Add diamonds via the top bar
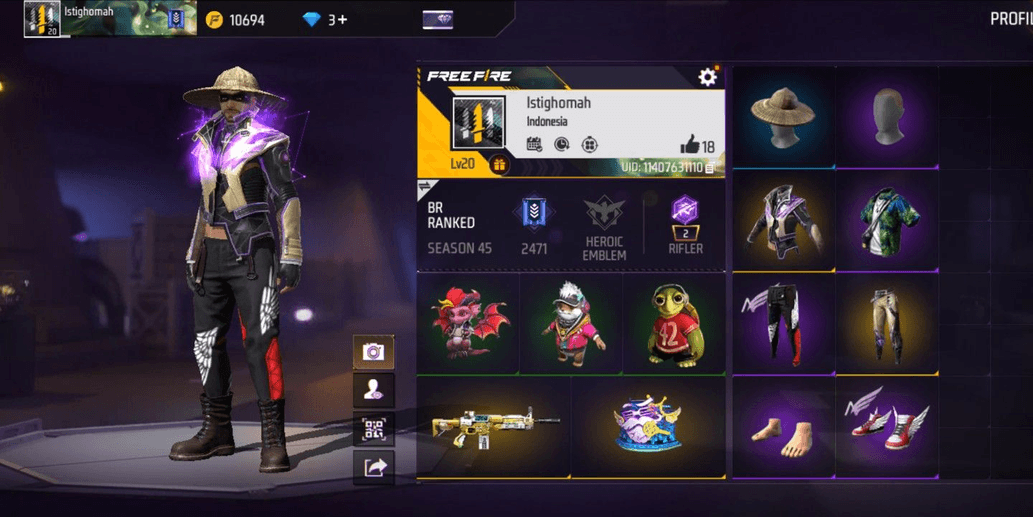Viewport: 1033px width, 517px height. click(340, 20)
